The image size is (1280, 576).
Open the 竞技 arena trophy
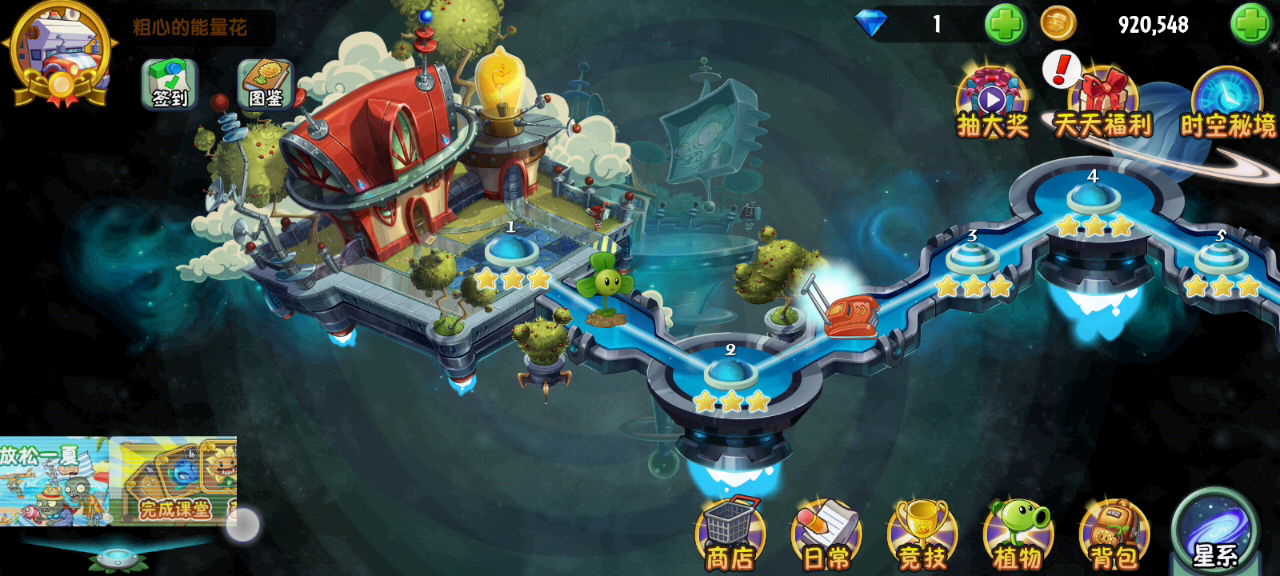[922, 533]
